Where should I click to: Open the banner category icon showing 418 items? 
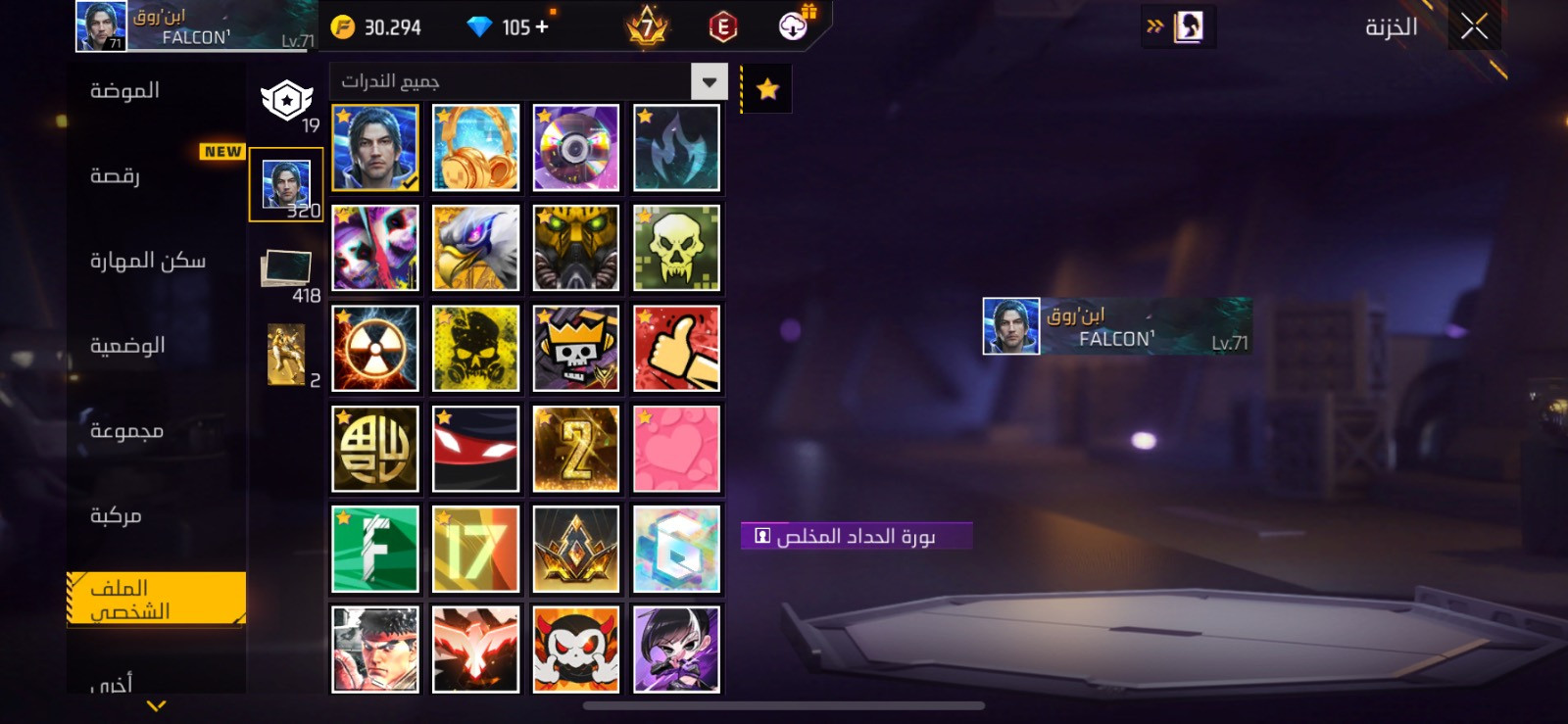285,266
